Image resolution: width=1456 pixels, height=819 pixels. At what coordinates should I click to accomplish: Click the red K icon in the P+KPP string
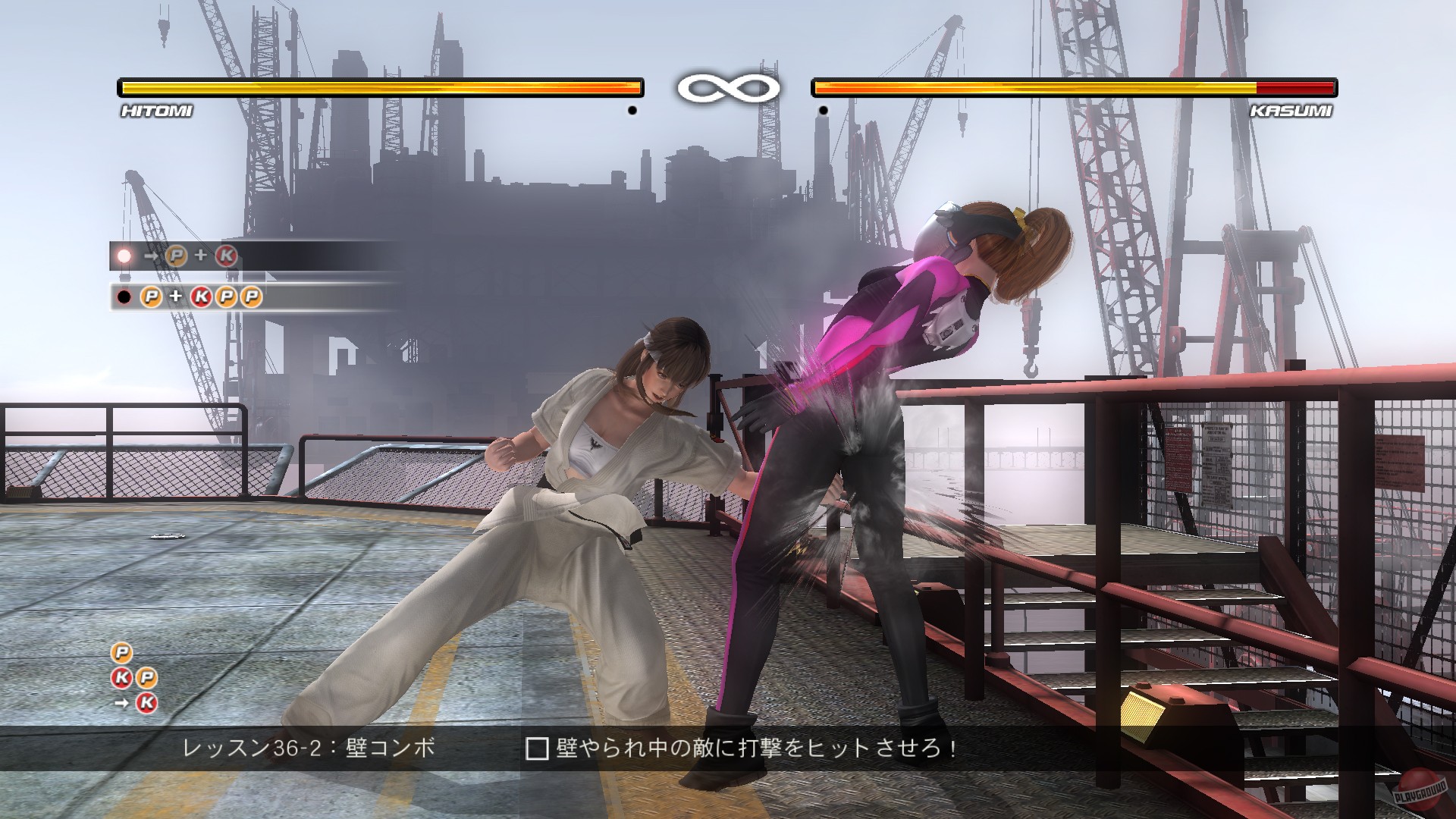[x=202, y=297]
